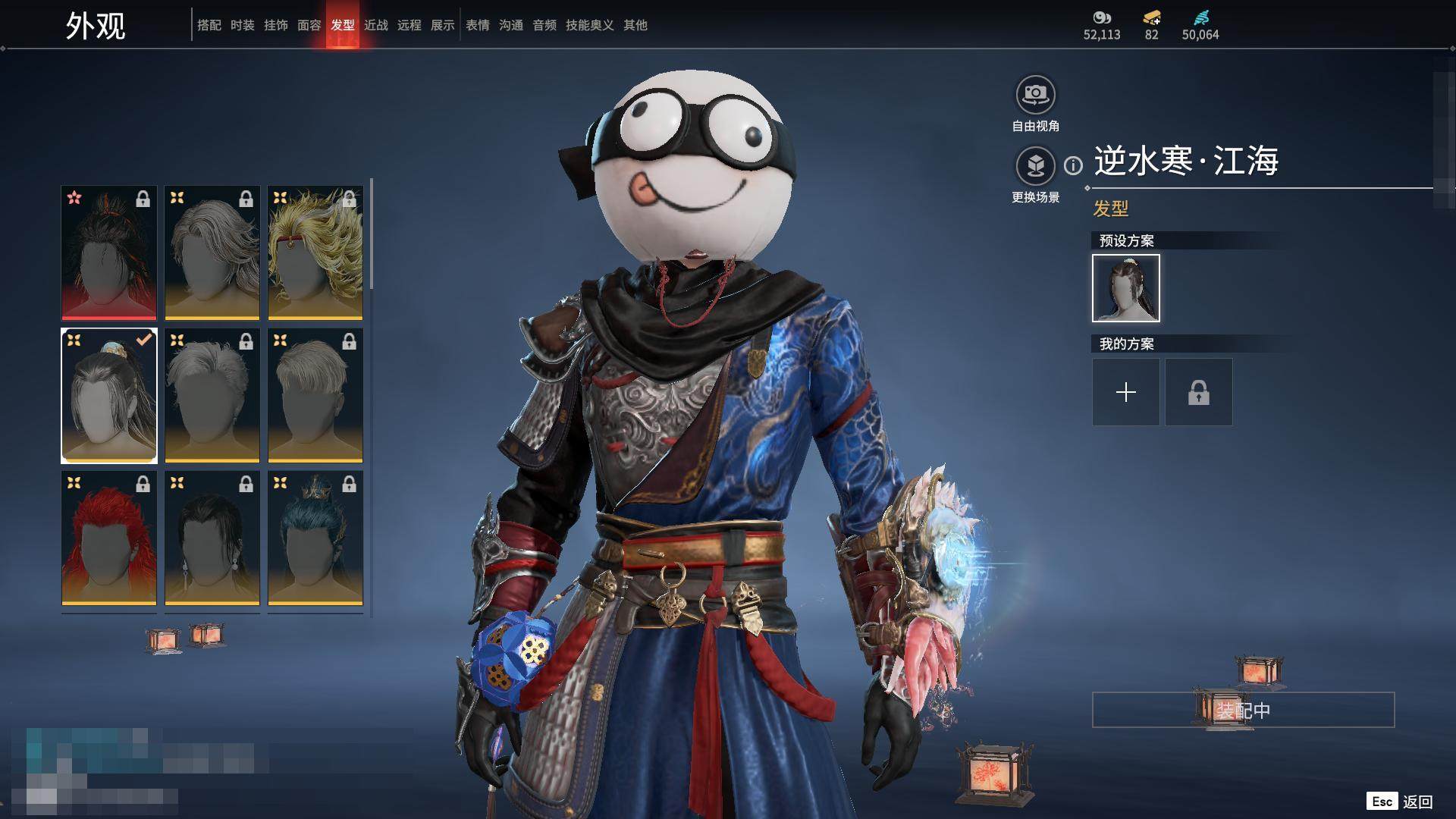
Task: Open the 技能奥义 skills tab
Action: [x=589, y=25]
